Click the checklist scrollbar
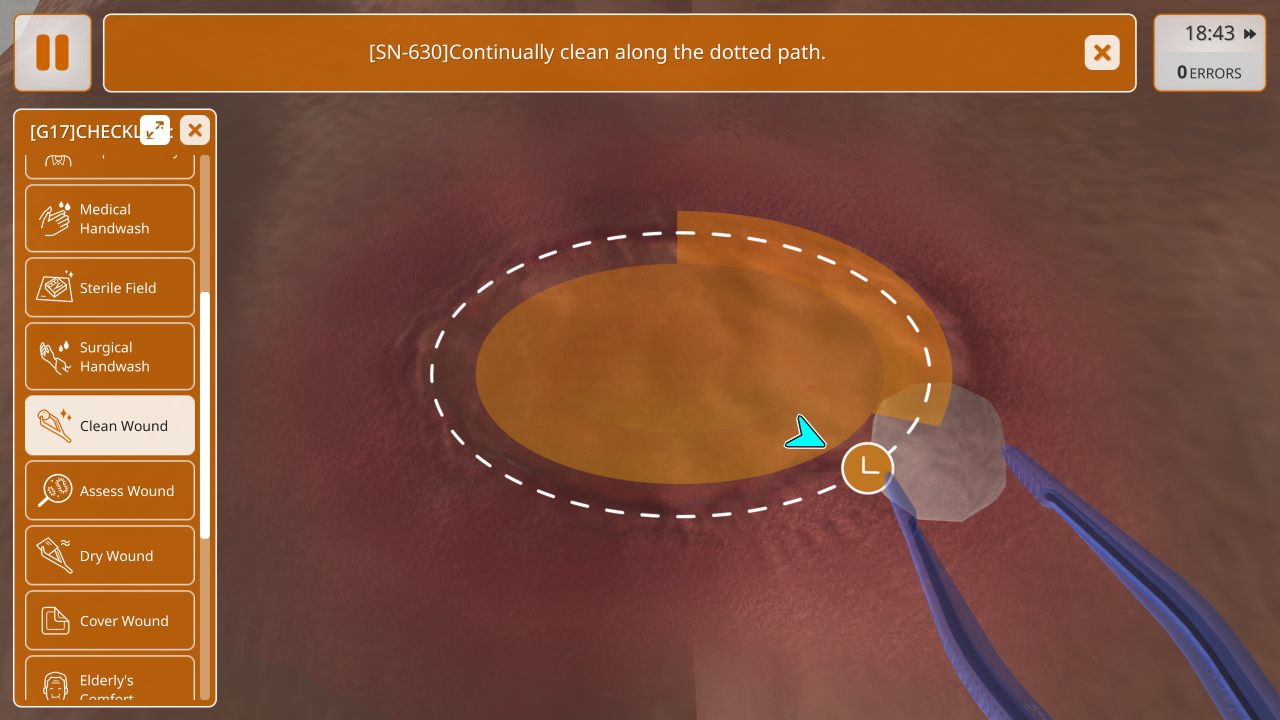Screen dimensions: 1280x720 click(x=205, y=415)
